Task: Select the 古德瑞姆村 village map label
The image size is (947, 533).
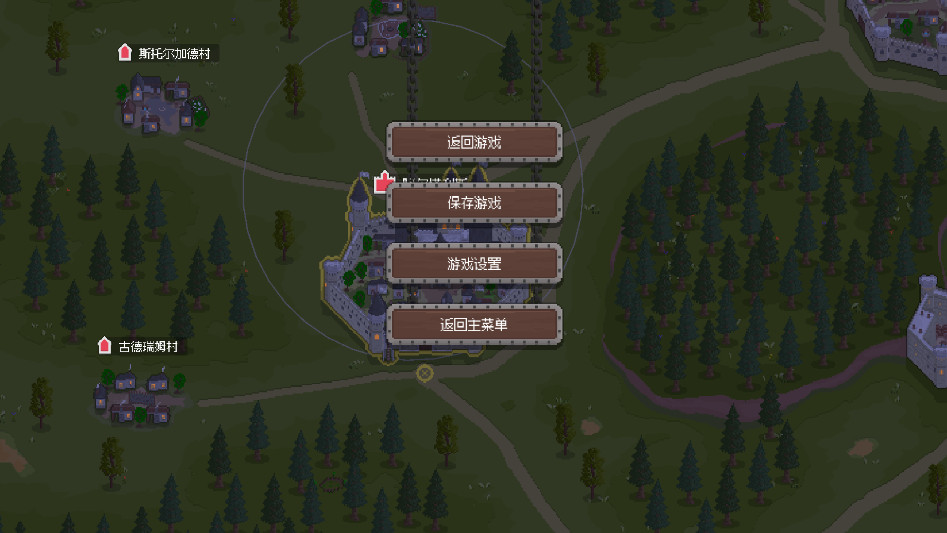Action: [153, 347]
